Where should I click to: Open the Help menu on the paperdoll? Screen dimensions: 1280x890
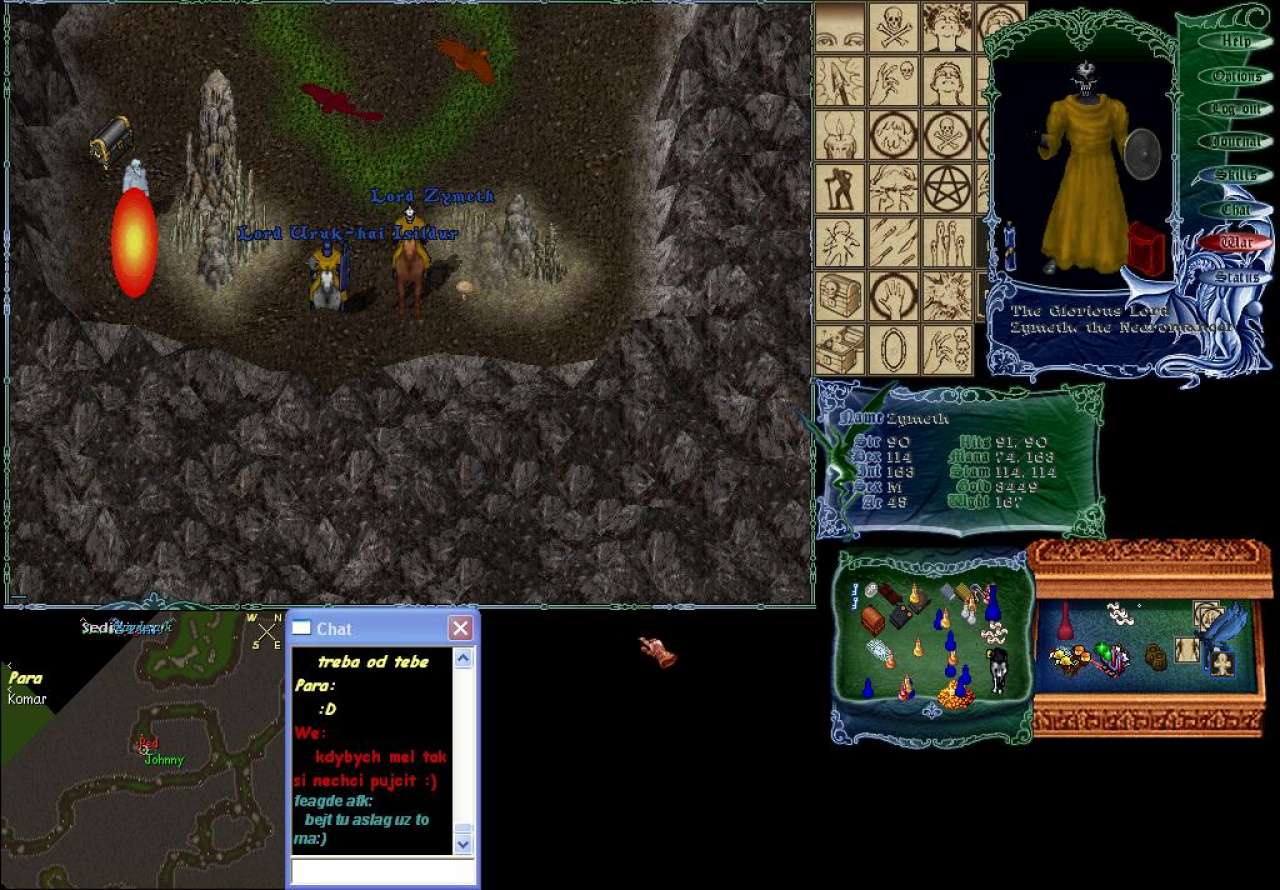click(x=1235, y=42)
